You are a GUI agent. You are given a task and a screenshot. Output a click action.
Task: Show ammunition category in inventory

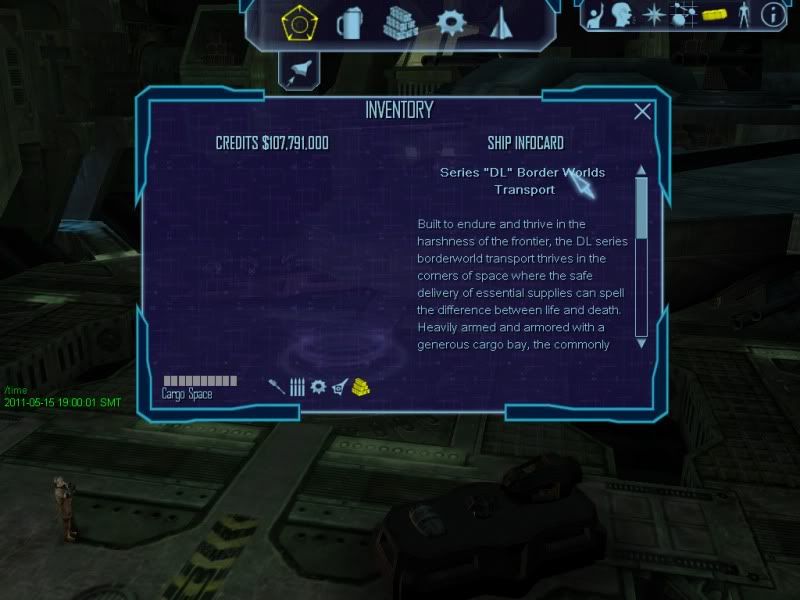(x=297, y=387)
